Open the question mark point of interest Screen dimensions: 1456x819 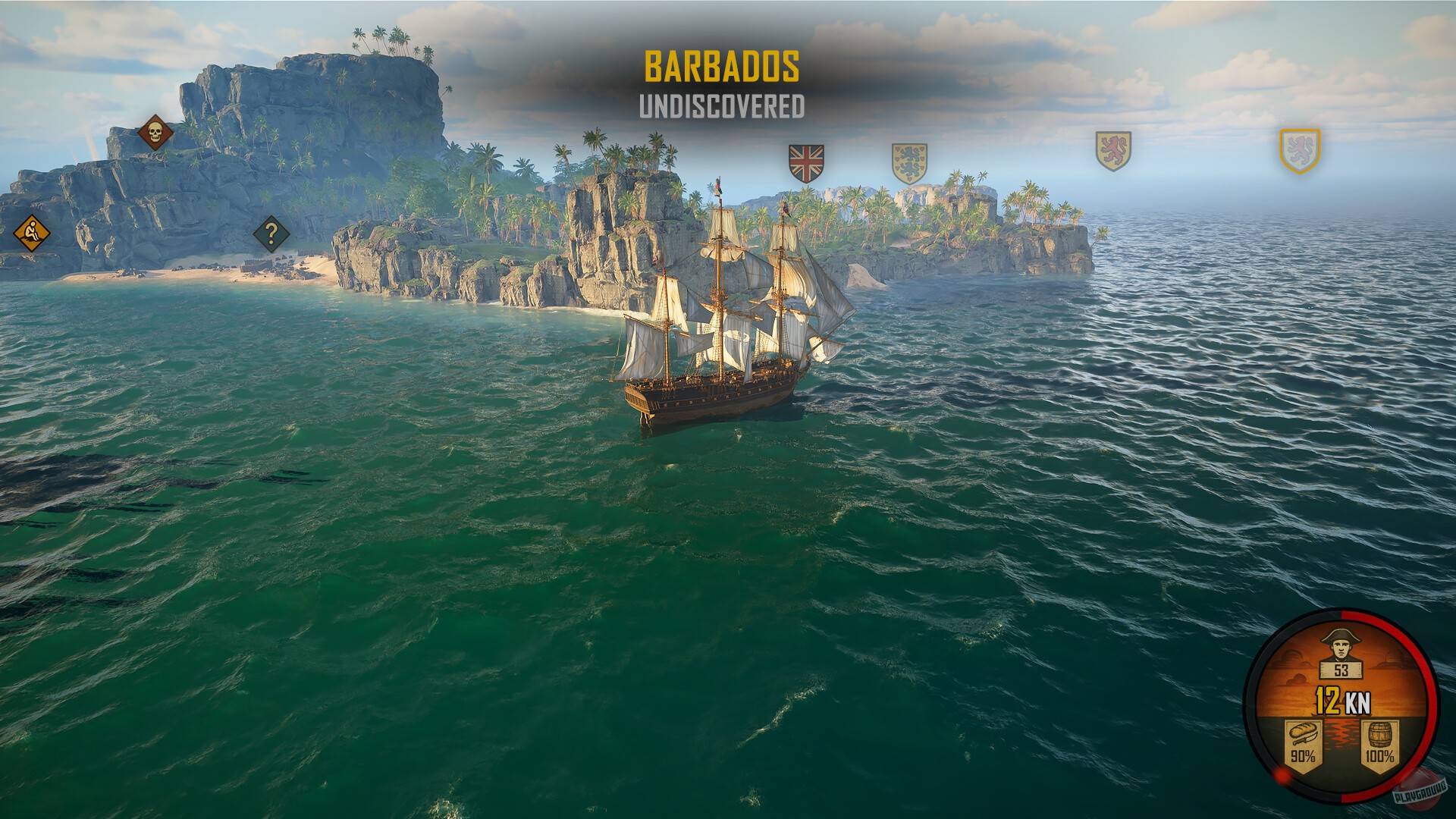click(x=271, y=234)
